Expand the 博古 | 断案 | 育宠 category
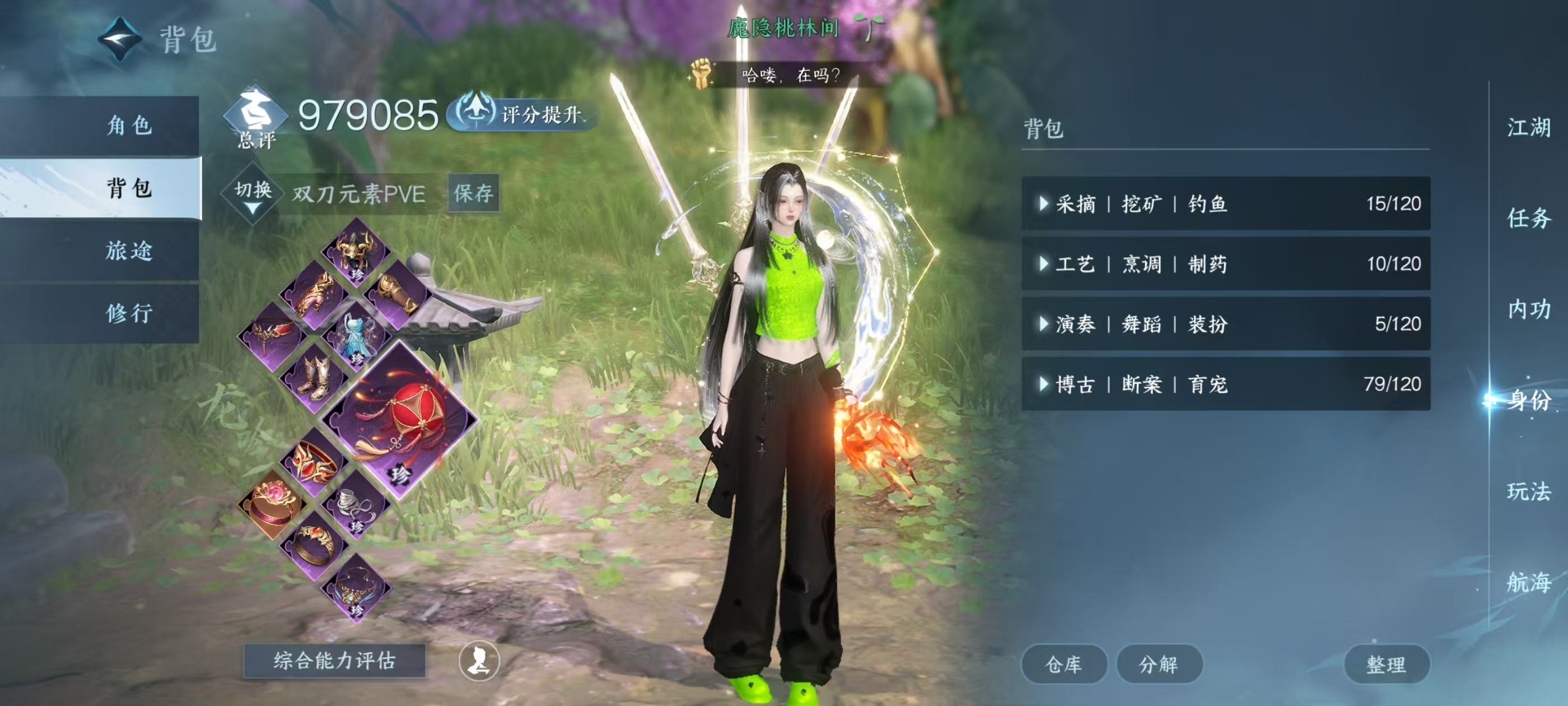Screen dimensions: 1568x706 (1225, 384)
